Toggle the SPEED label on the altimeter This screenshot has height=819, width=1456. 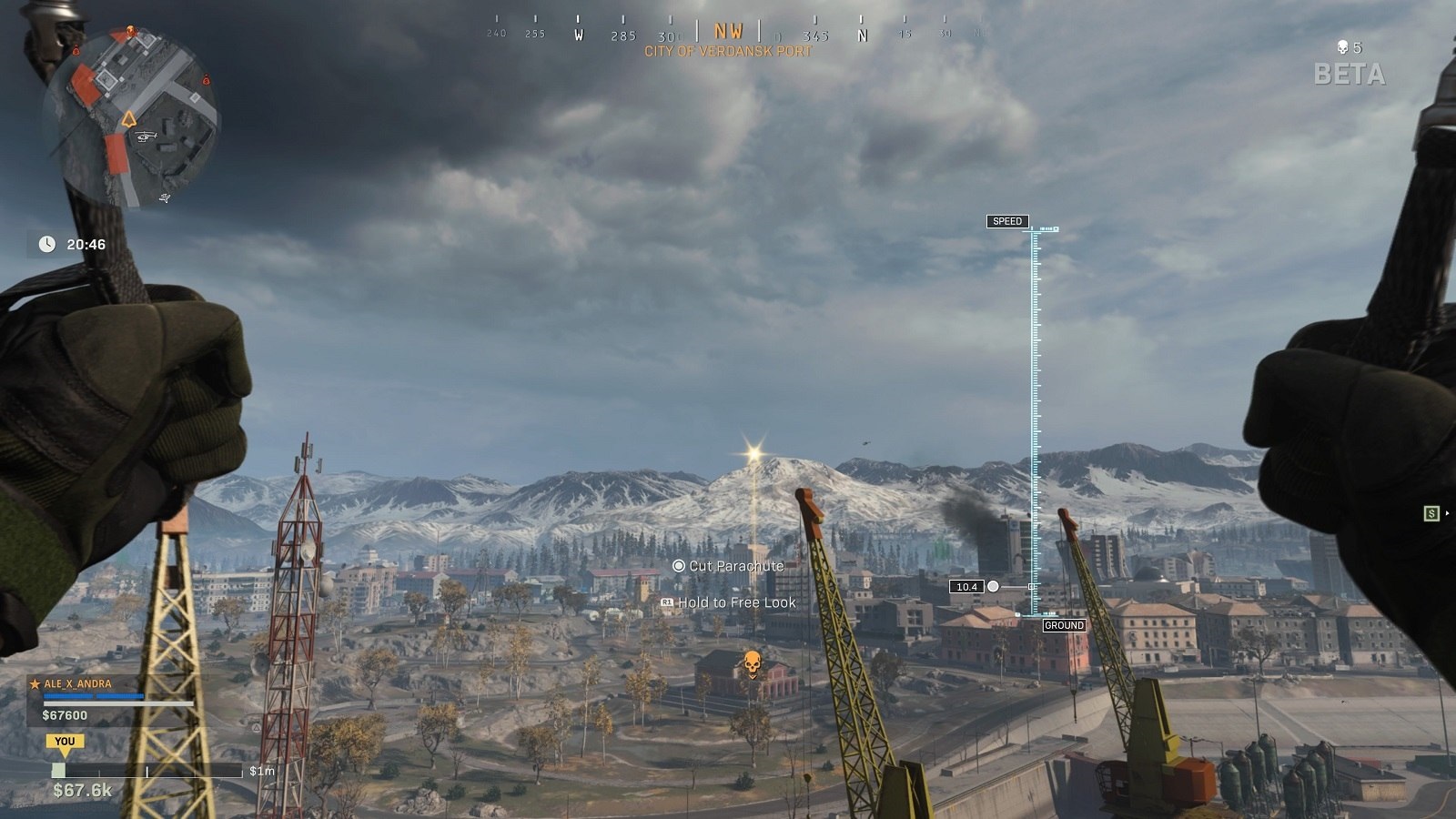[1008, 220]
